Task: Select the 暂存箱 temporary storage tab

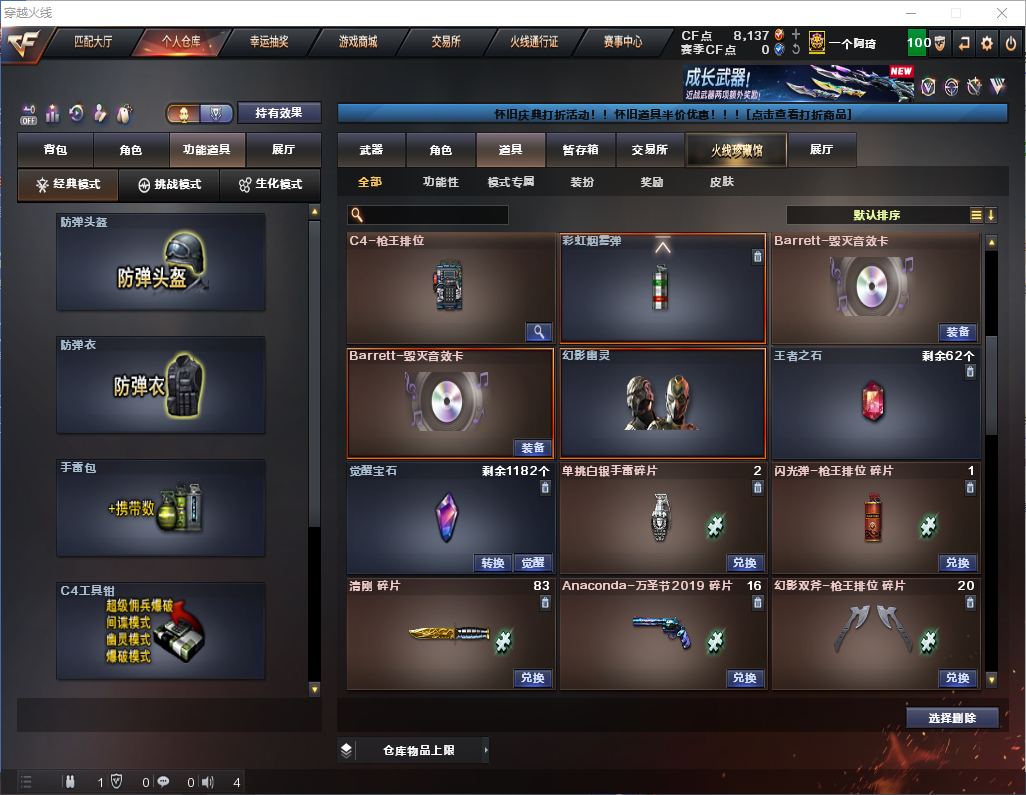Action: click(x=580, y=150)
